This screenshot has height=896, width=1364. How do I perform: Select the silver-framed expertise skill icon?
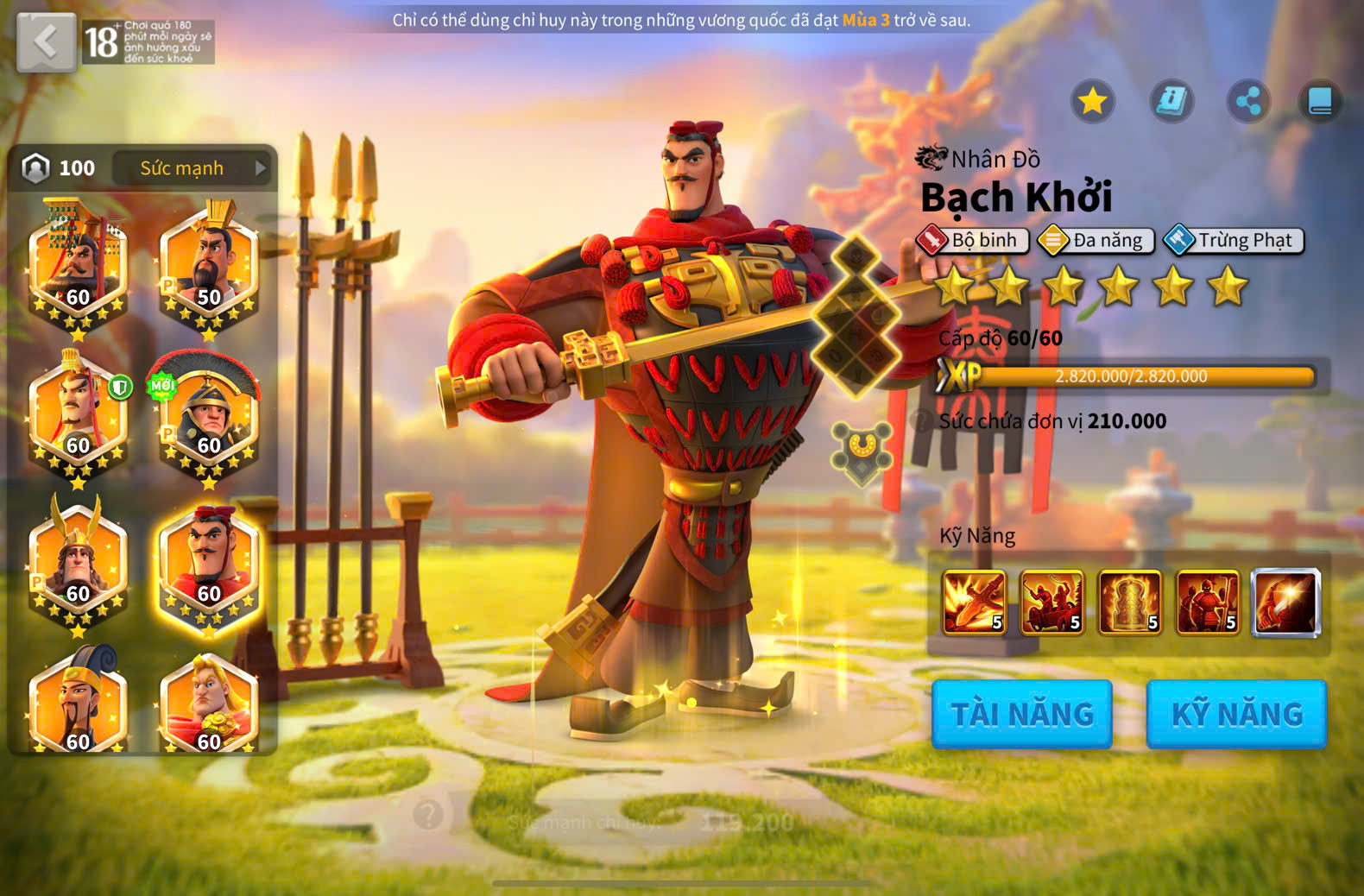click(1286, 603)
